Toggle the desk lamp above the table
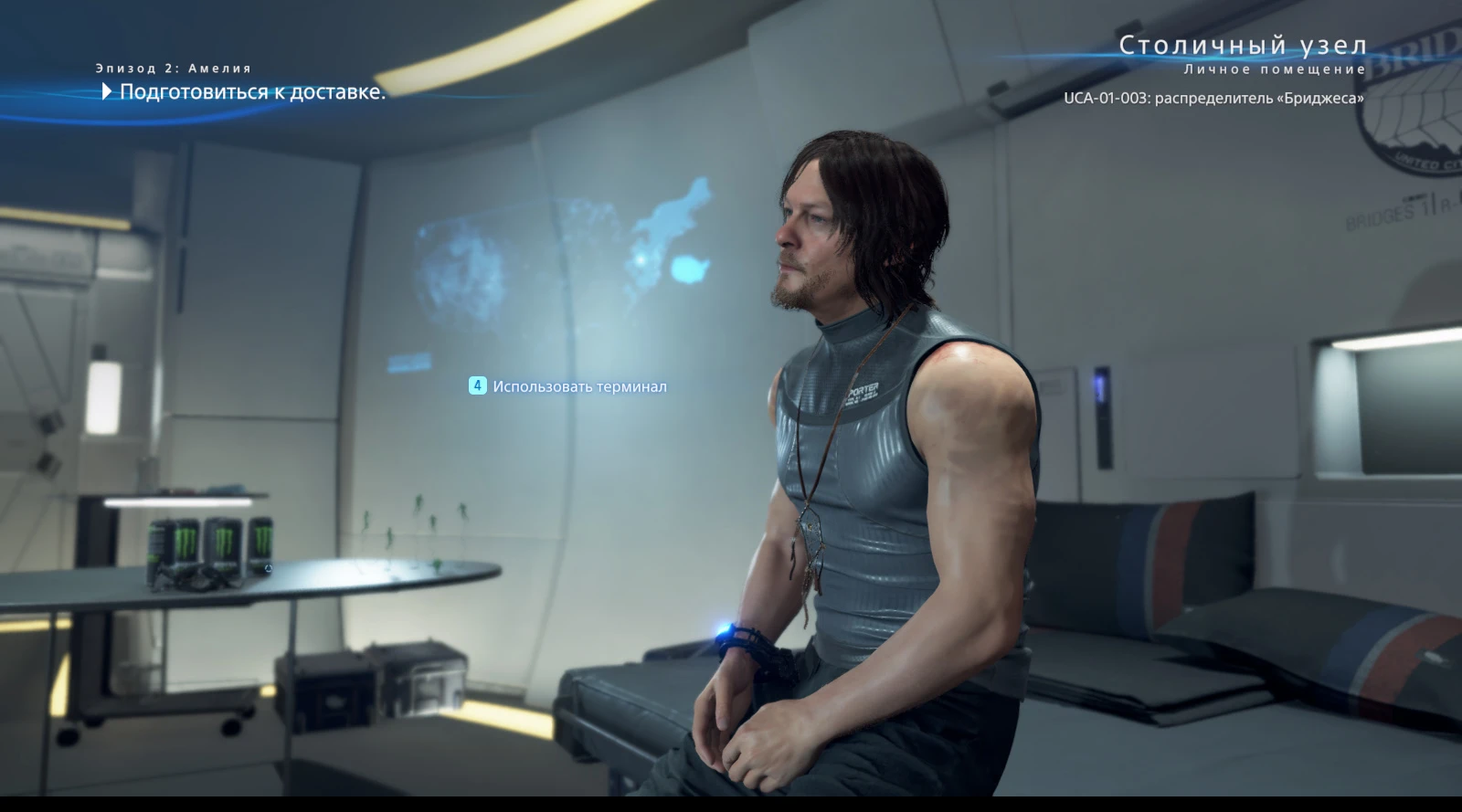 click(178, 501)
